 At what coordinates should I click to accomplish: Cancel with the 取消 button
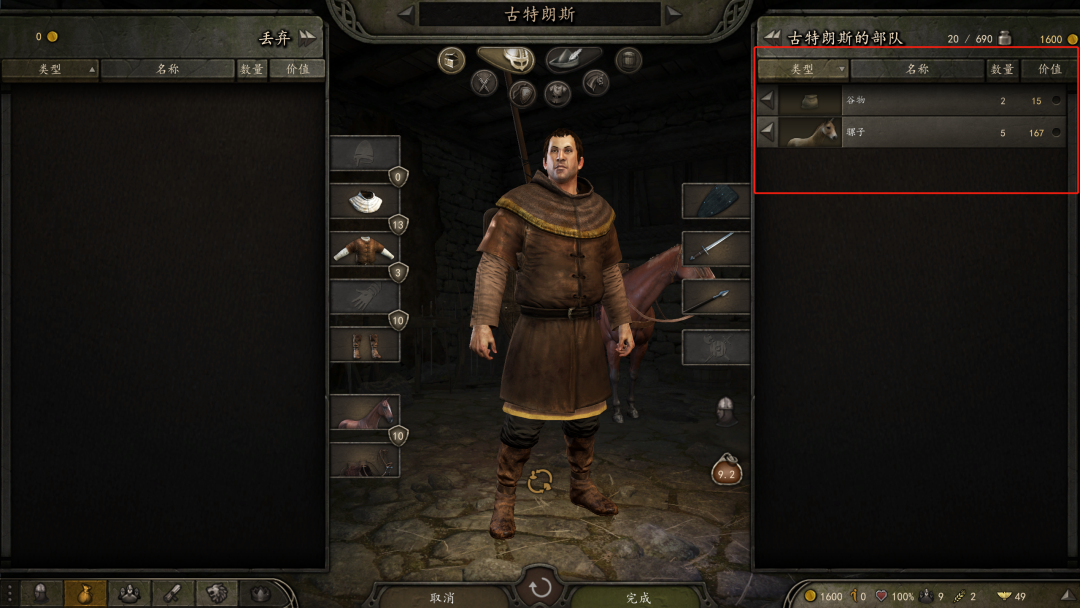(442, 597)
